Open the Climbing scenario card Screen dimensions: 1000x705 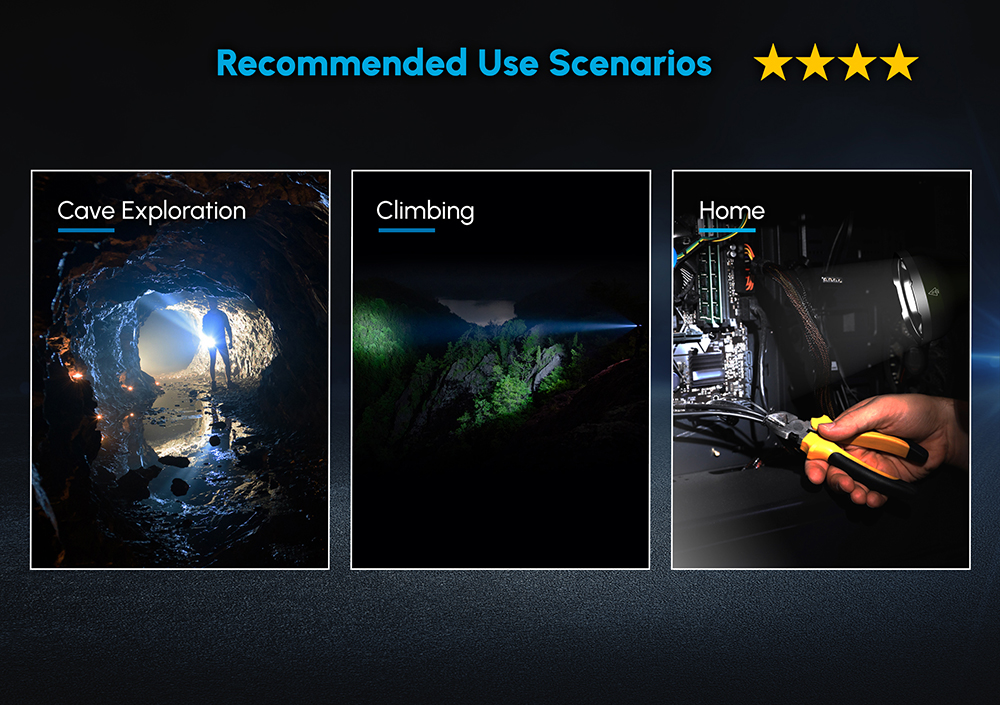click(500, 370)
